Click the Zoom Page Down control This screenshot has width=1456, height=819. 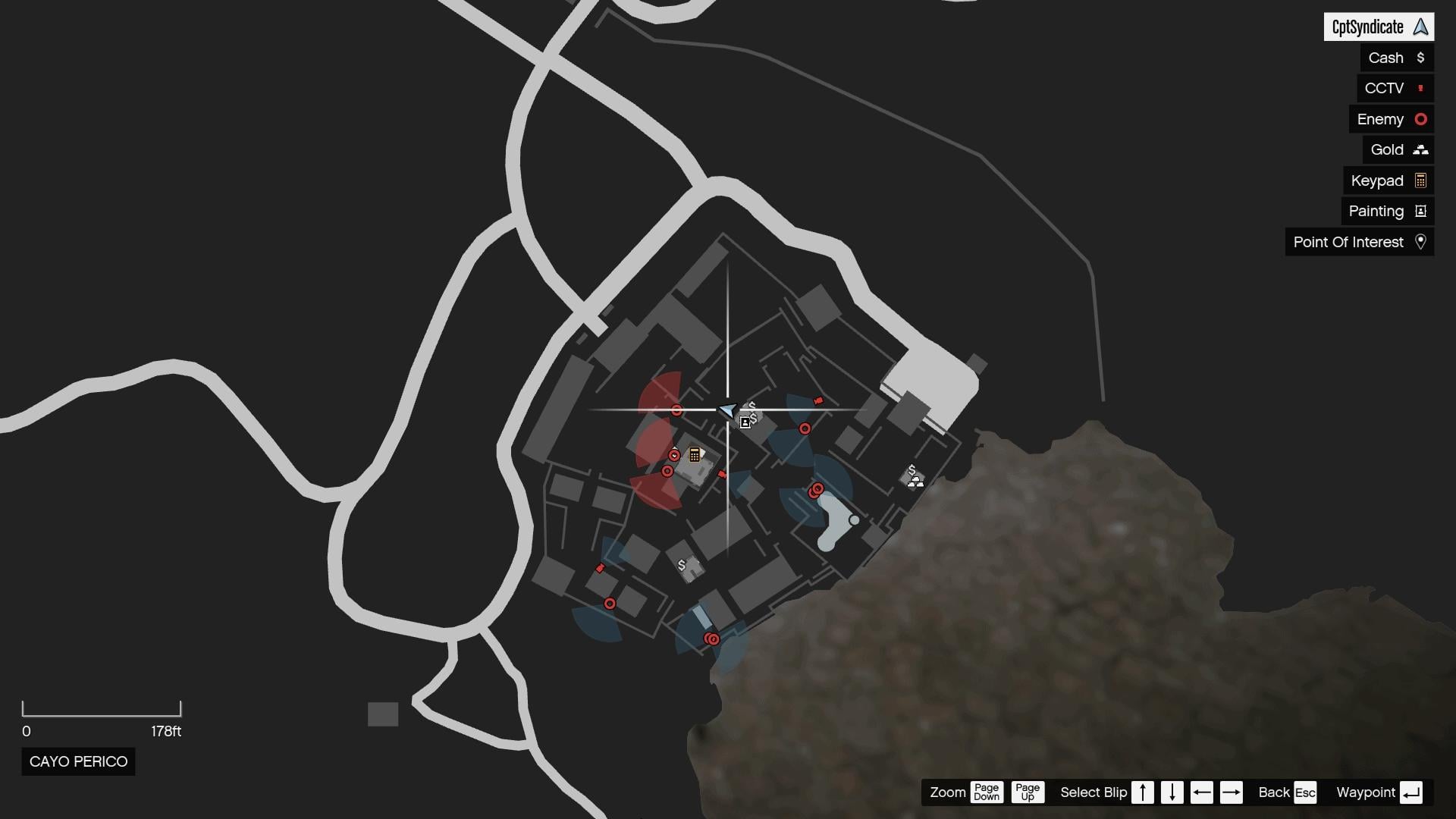coord(987,792)
